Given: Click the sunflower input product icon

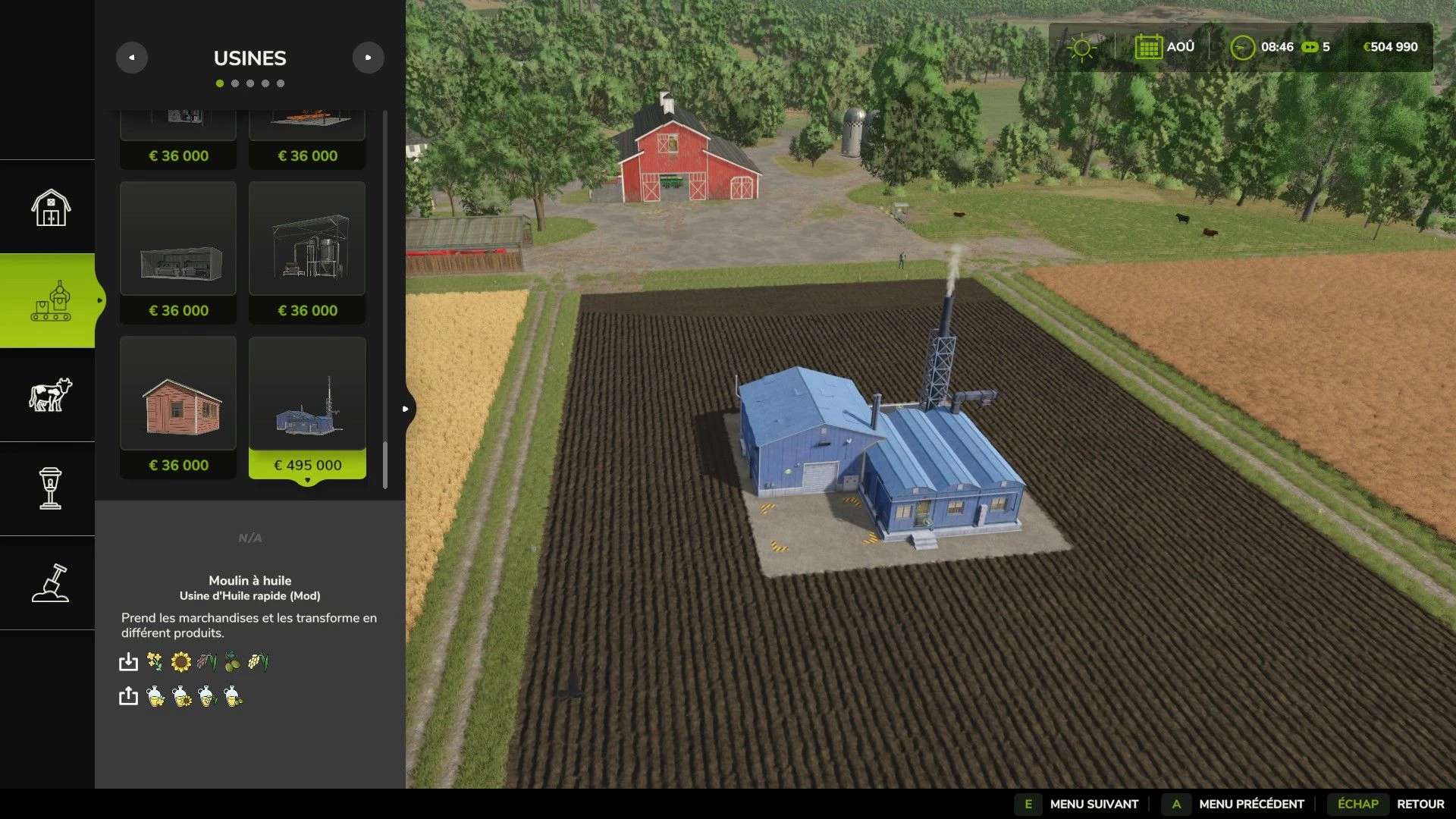Looking at the screenshot, I should [x=180, y=661].
